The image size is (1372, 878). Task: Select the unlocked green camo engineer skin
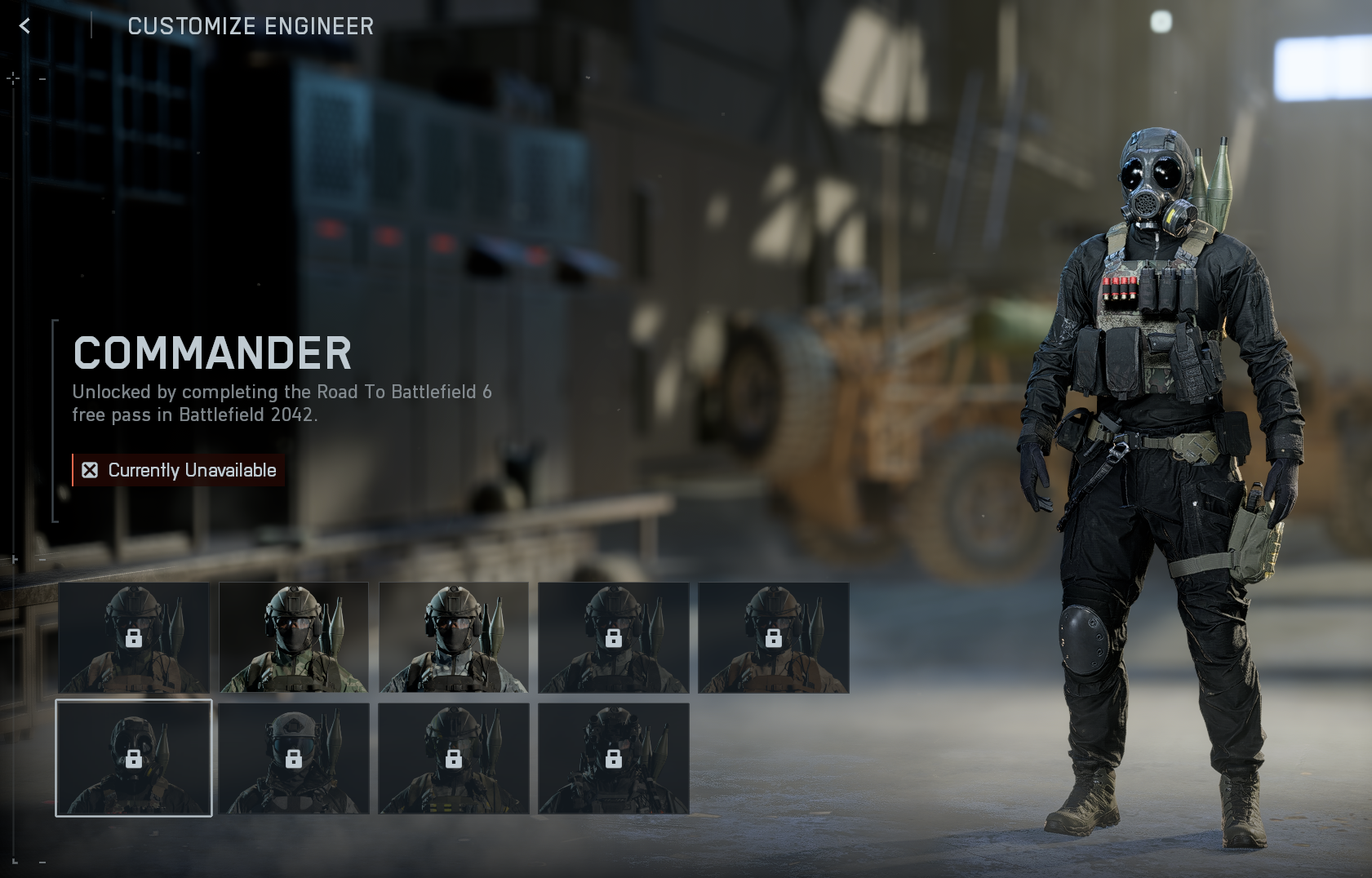[x=294, y=637]
